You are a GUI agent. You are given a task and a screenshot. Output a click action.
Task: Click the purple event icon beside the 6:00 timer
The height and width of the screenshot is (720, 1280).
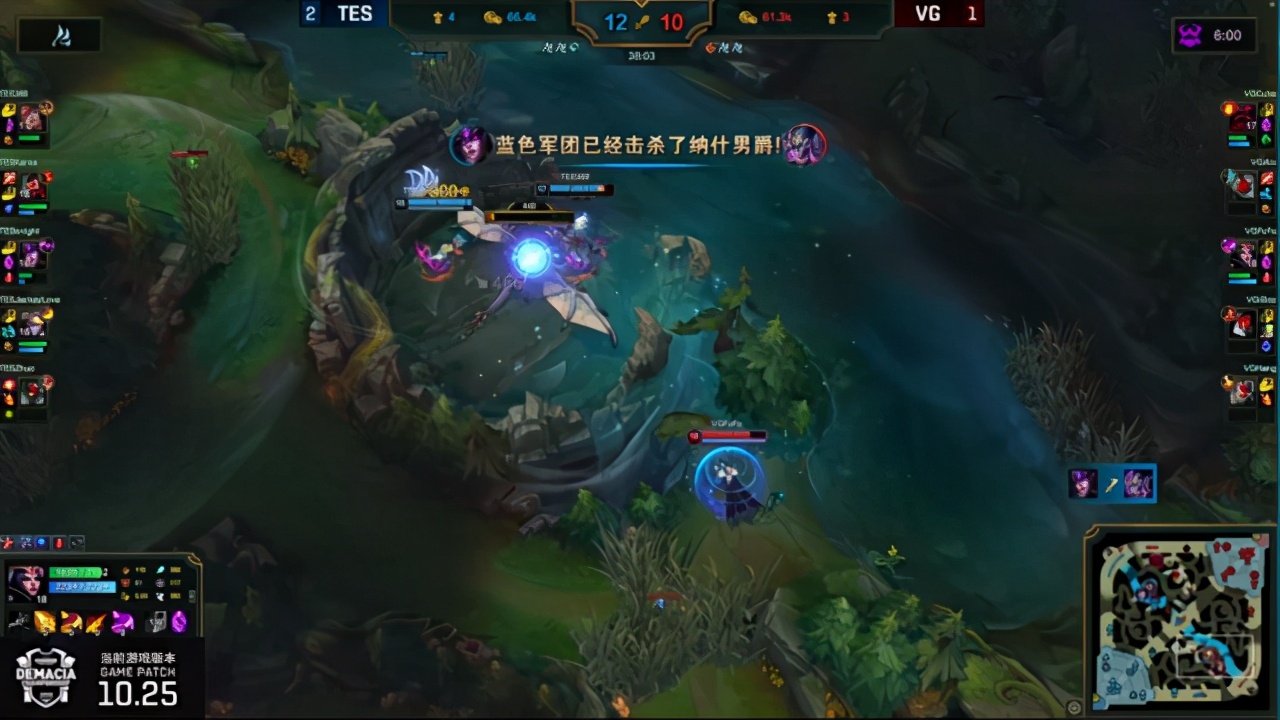(1190, 35)
